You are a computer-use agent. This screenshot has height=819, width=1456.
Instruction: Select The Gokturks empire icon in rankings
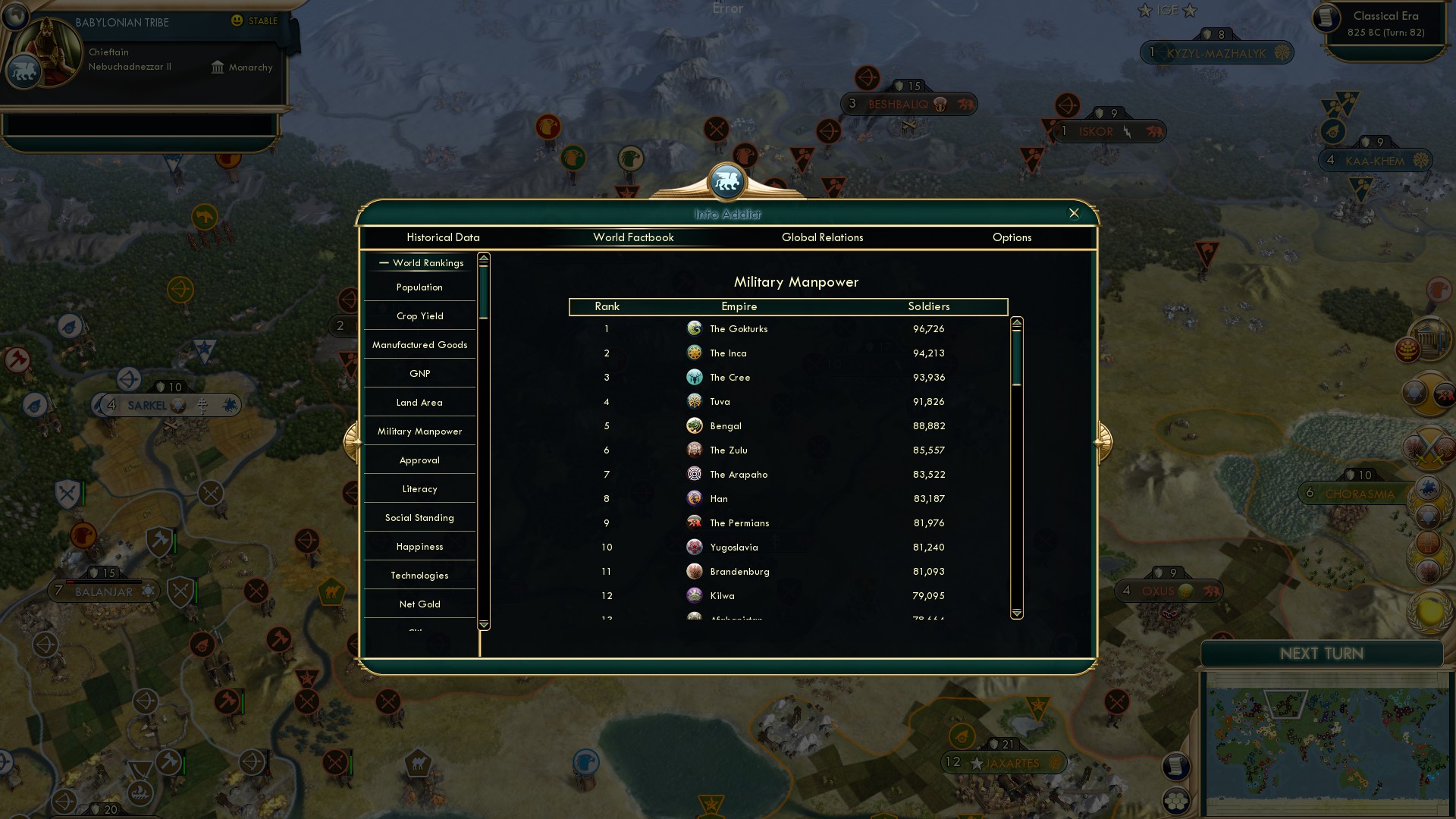coord(695,328)
